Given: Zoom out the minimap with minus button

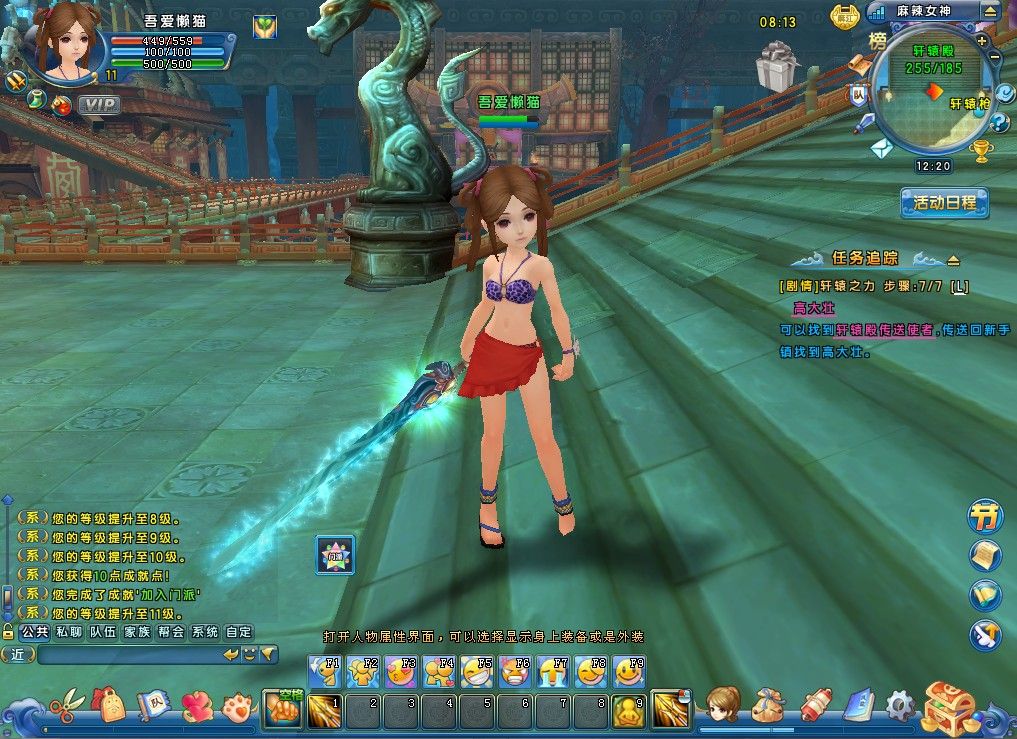Looking at the screenshot, I should coord(996,58).
